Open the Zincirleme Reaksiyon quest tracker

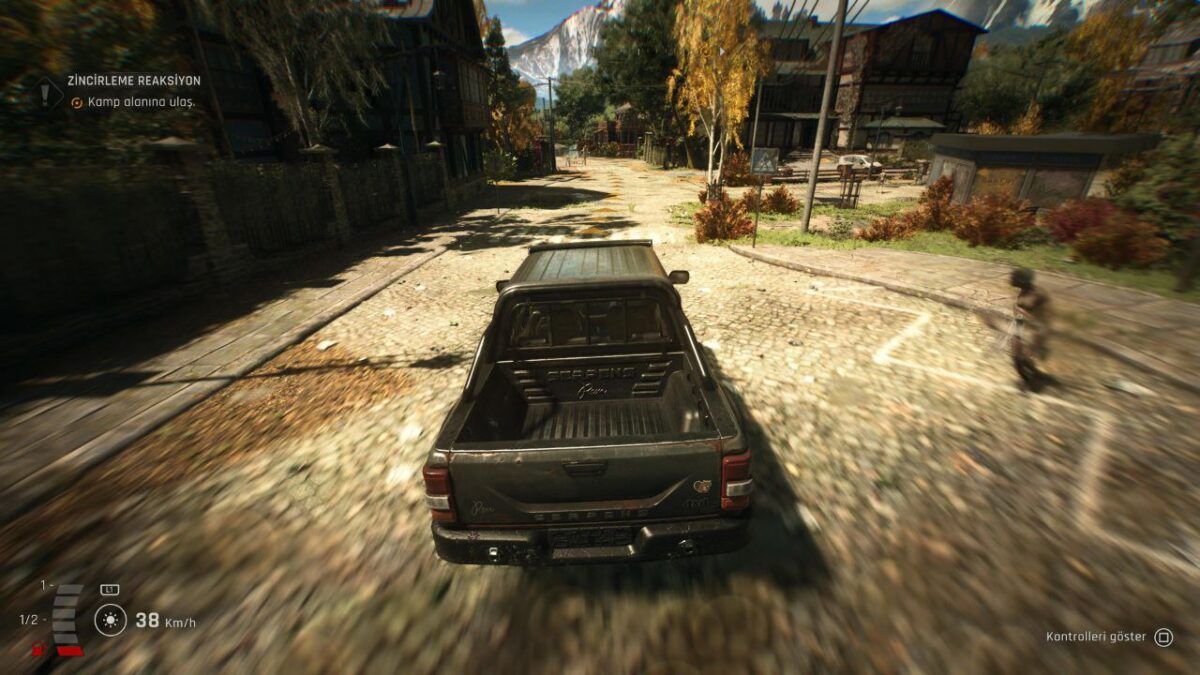(133, 80)
